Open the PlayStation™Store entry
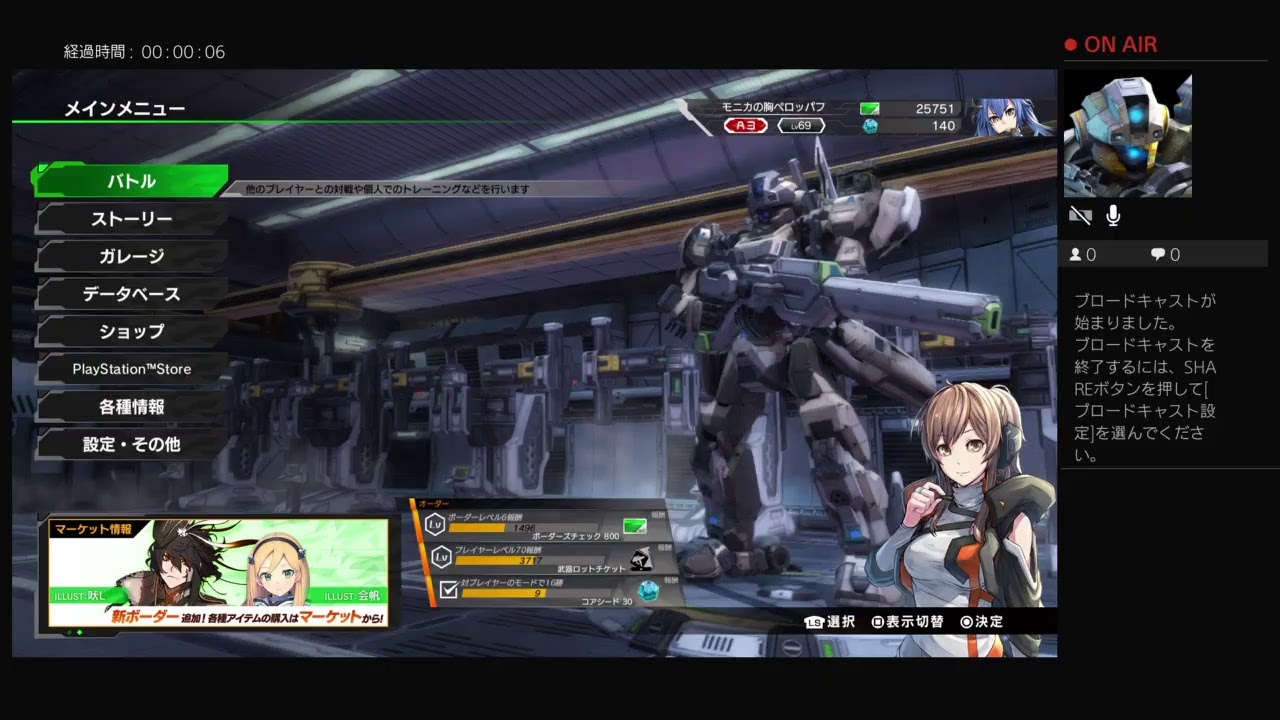1280x720 pixels. (132, 369)
